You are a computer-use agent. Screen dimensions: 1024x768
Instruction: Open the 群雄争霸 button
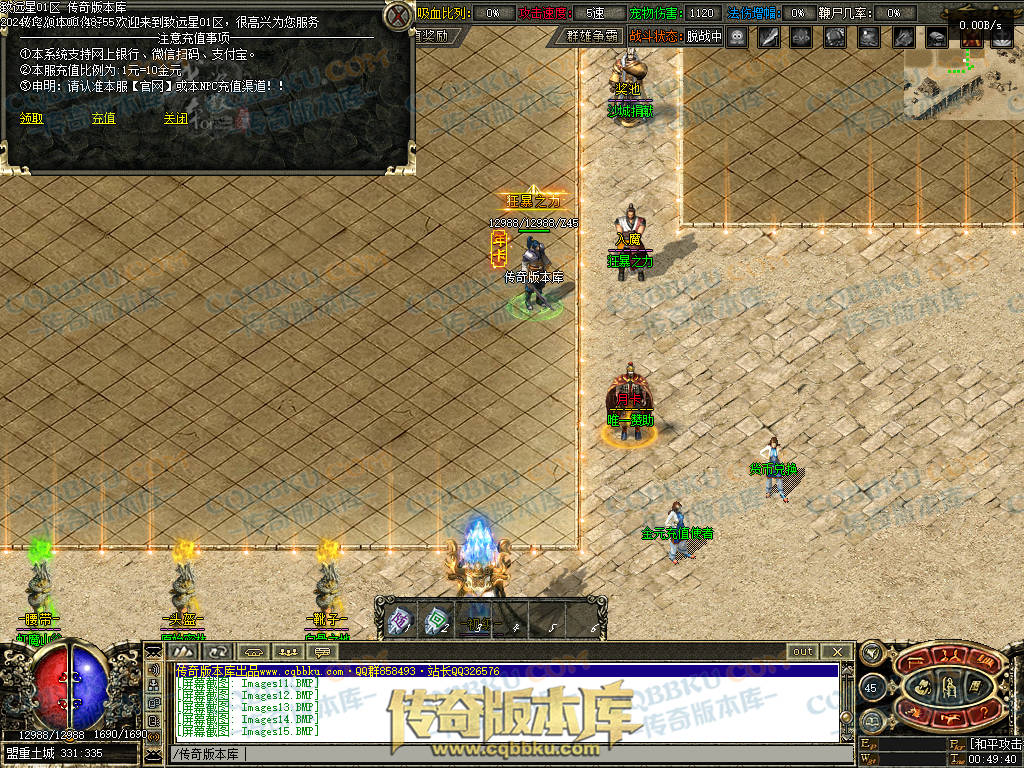point(592,36)
